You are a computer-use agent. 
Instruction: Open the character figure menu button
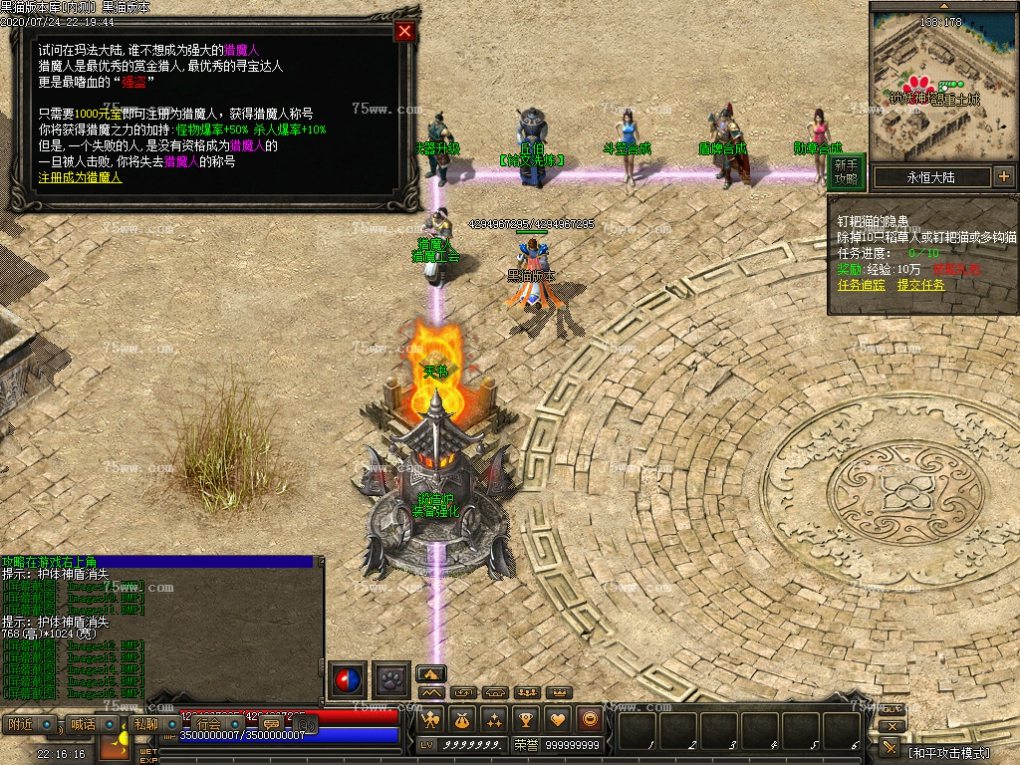431,718
